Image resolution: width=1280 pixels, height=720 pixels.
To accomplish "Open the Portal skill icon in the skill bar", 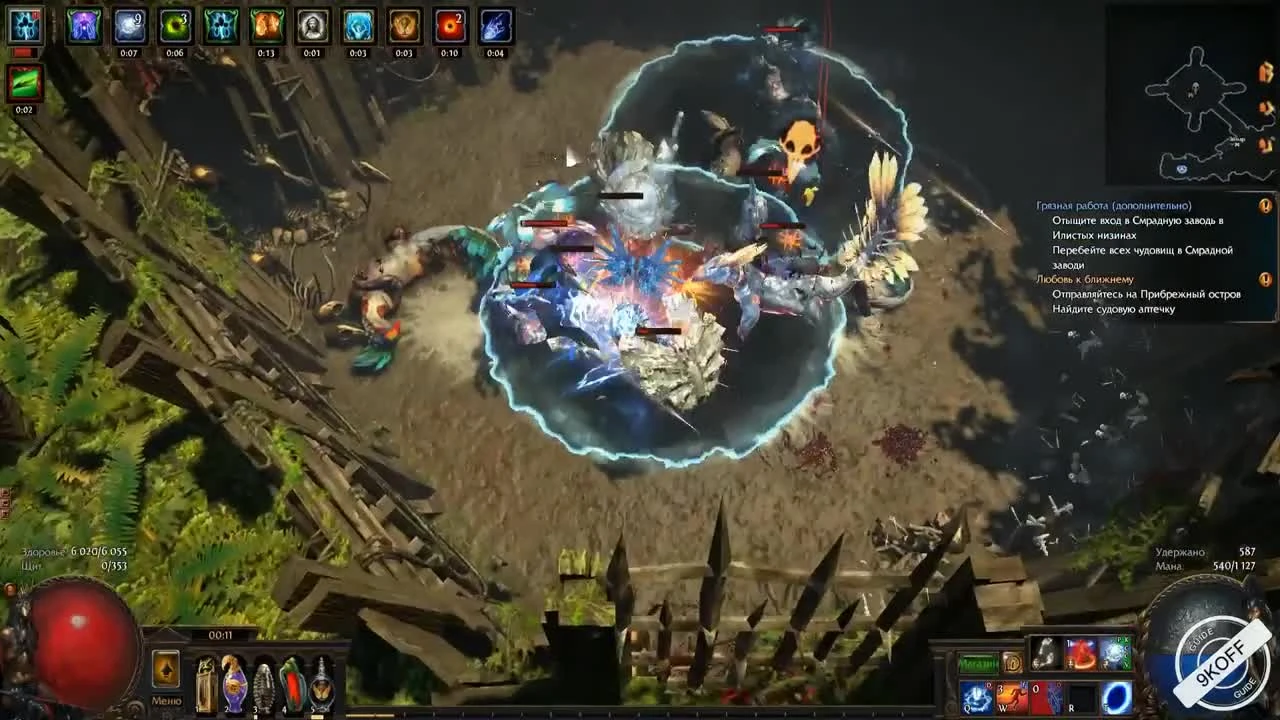I will pos(1119,697).
